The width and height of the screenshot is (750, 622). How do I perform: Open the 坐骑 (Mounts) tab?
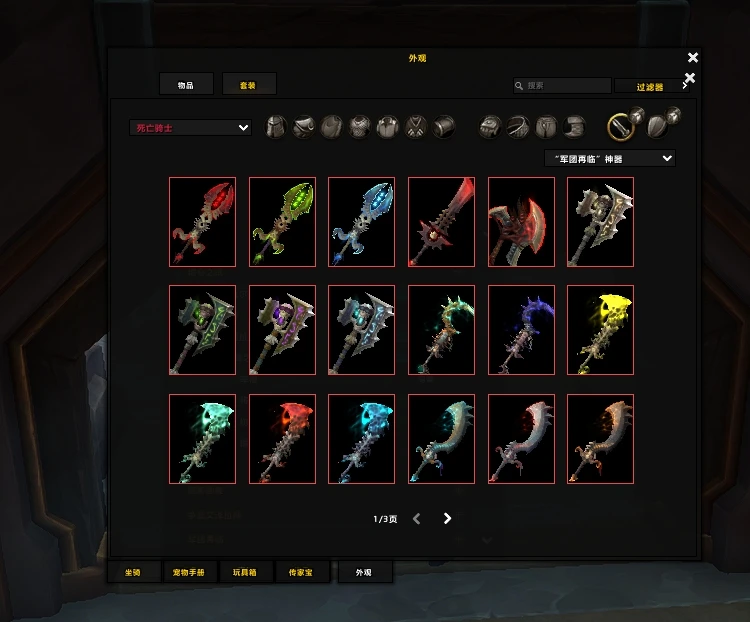click(x=134, y=572)
